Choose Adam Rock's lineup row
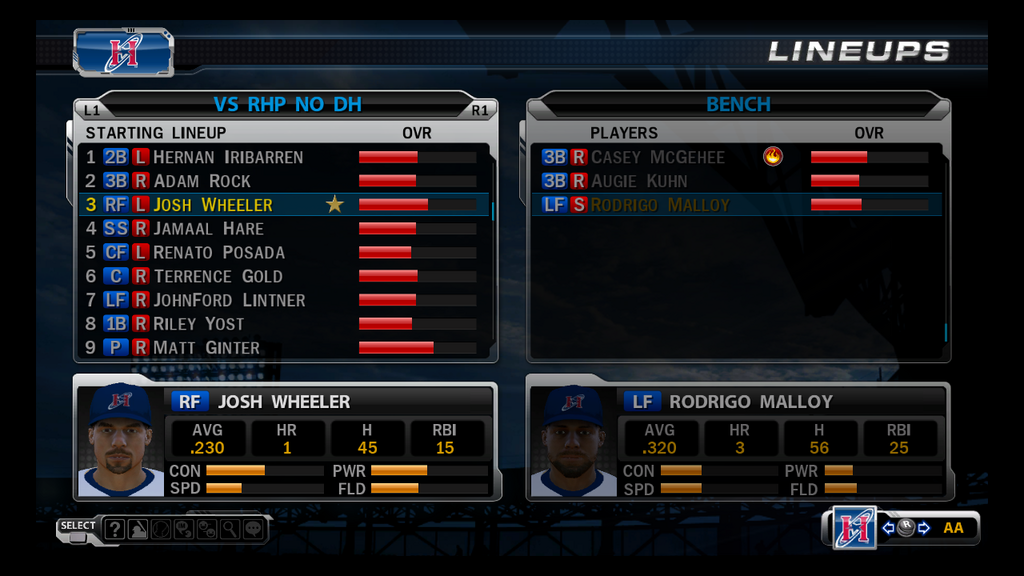 point(202,181)
